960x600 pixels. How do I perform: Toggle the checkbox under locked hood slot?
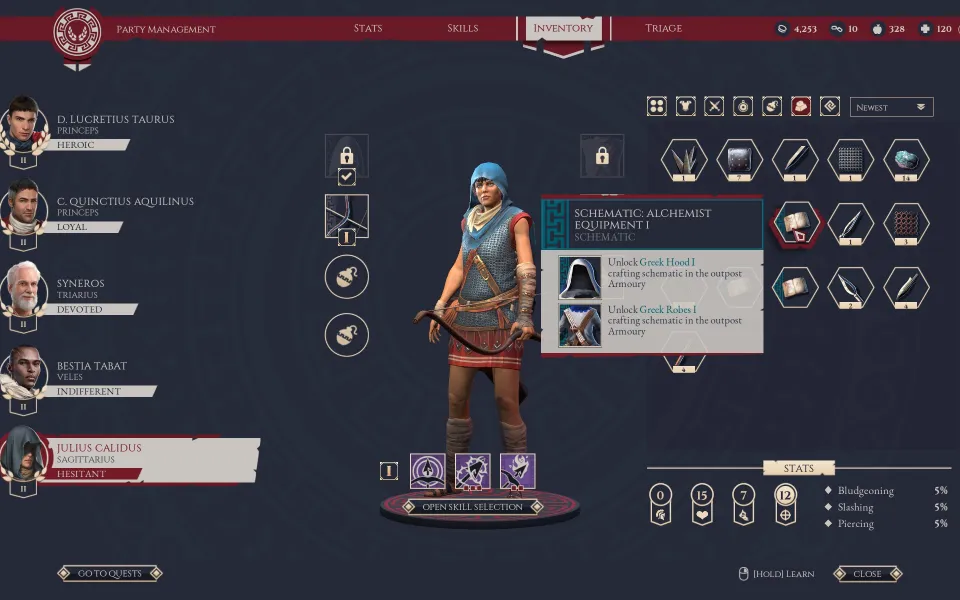tap(346, 177)
